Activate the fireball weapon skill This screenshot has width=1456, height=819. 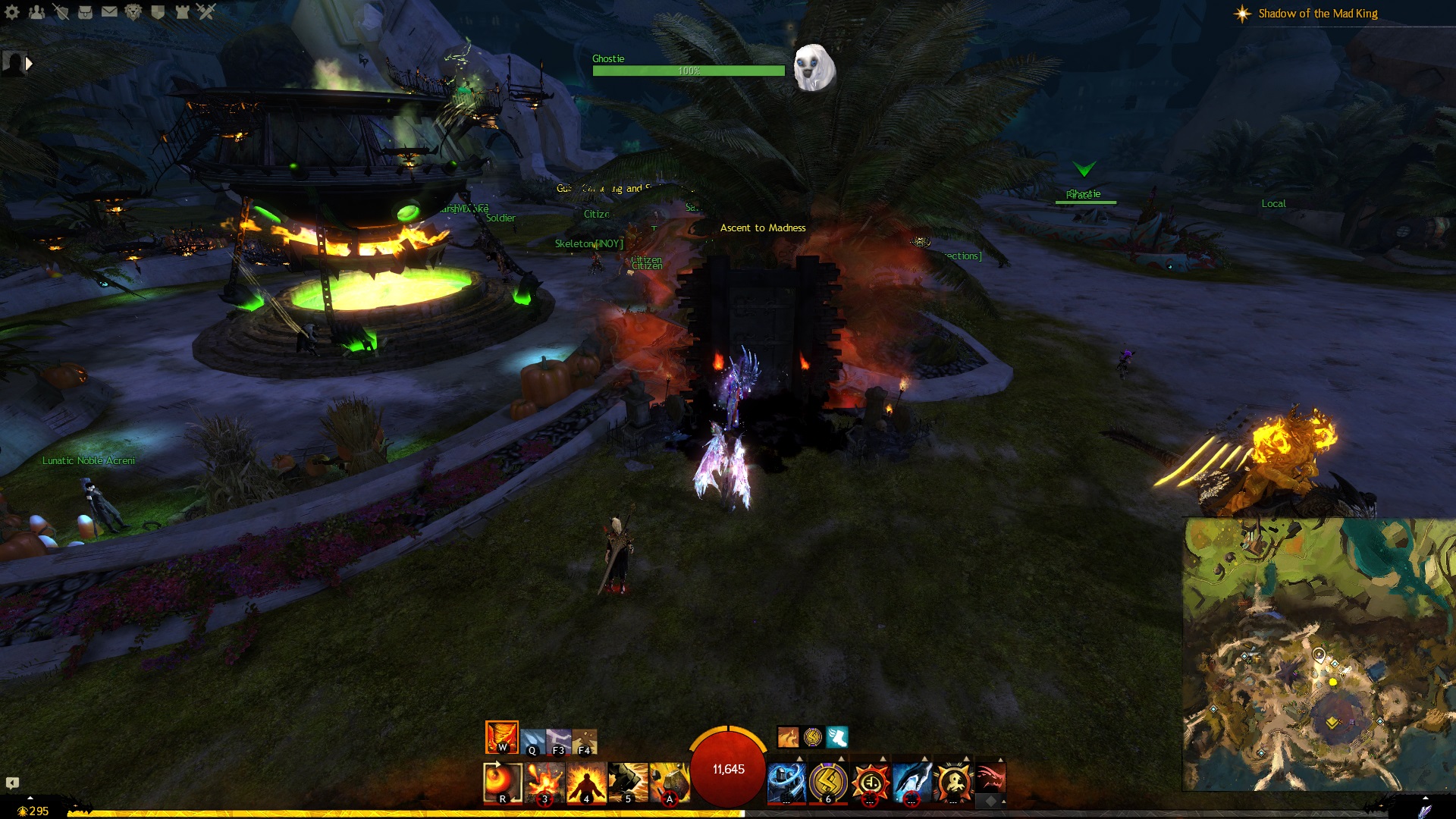(502, 783)
